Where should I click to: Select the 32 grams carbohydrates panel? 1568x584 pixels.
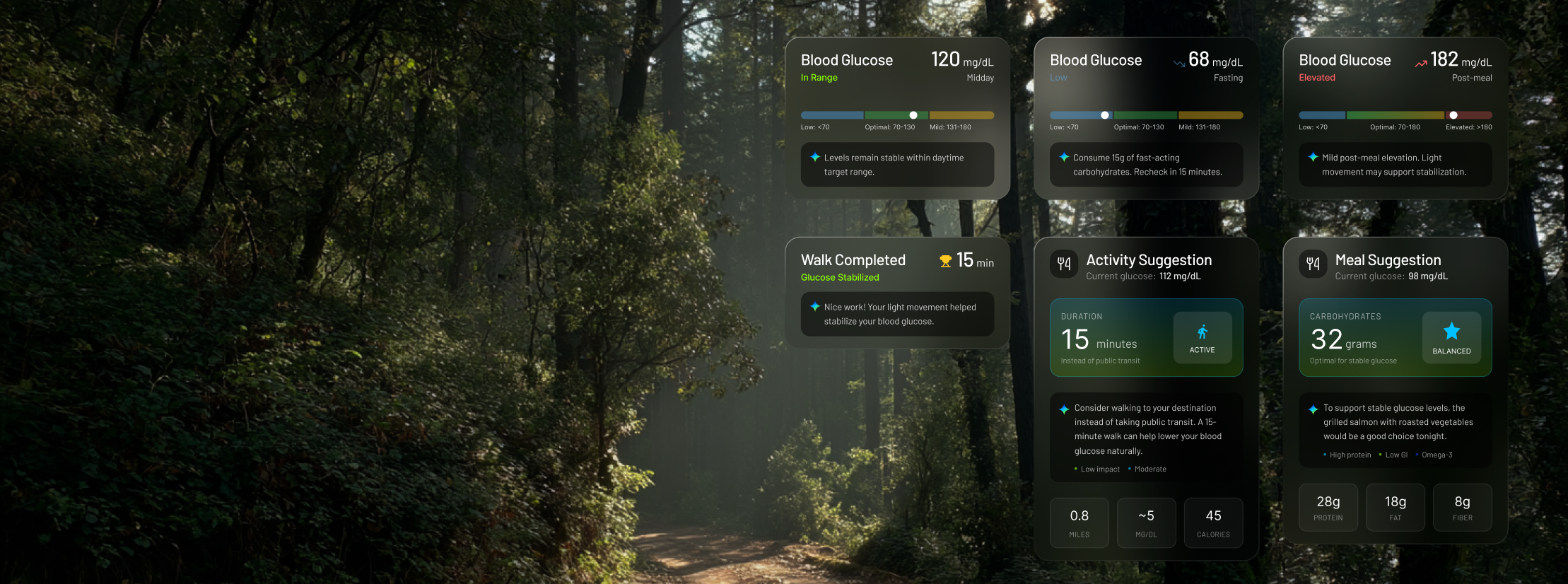click(x=1357, y=338)
